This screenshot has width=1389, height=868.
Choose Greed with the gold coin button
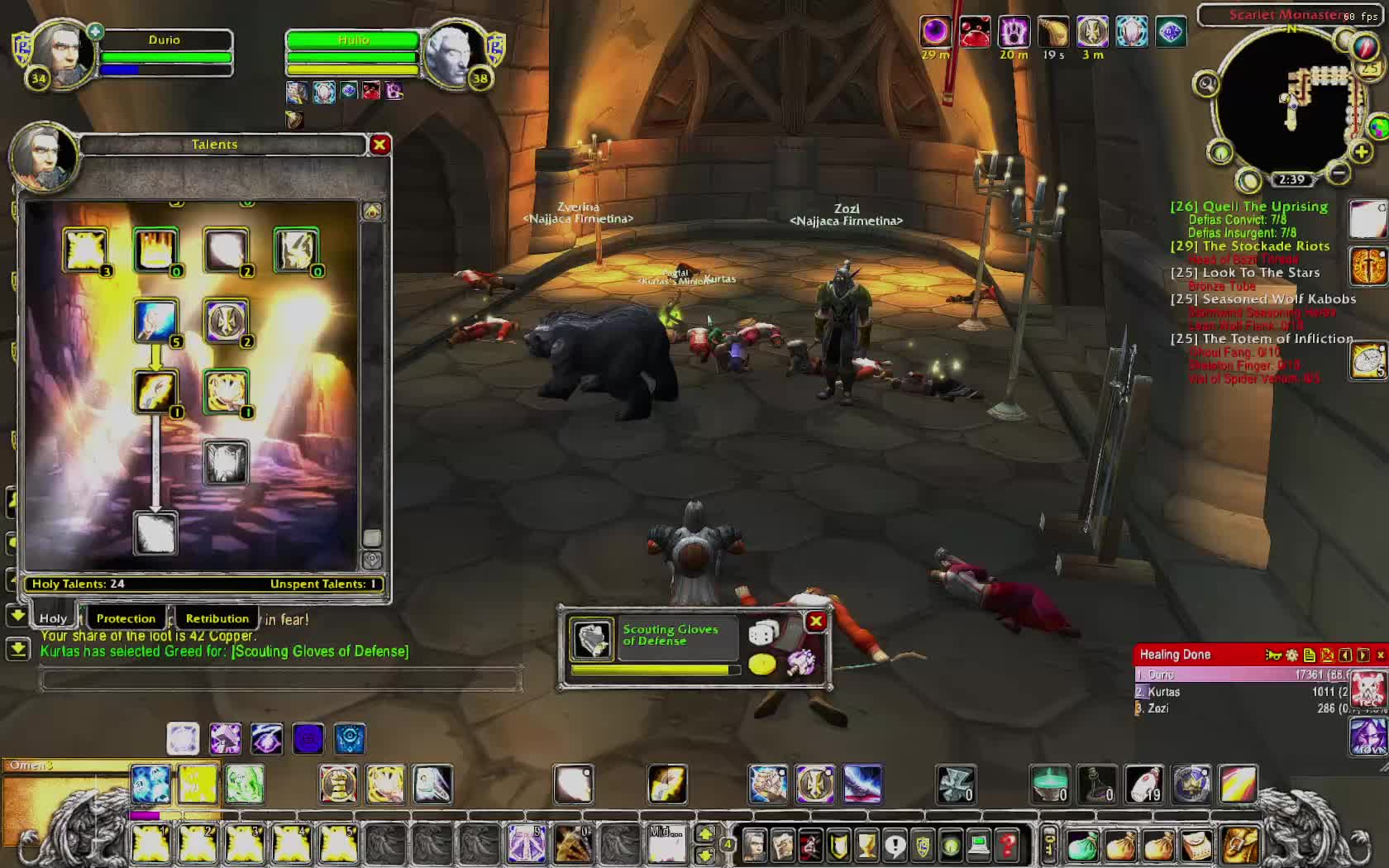tap(762, 664)
